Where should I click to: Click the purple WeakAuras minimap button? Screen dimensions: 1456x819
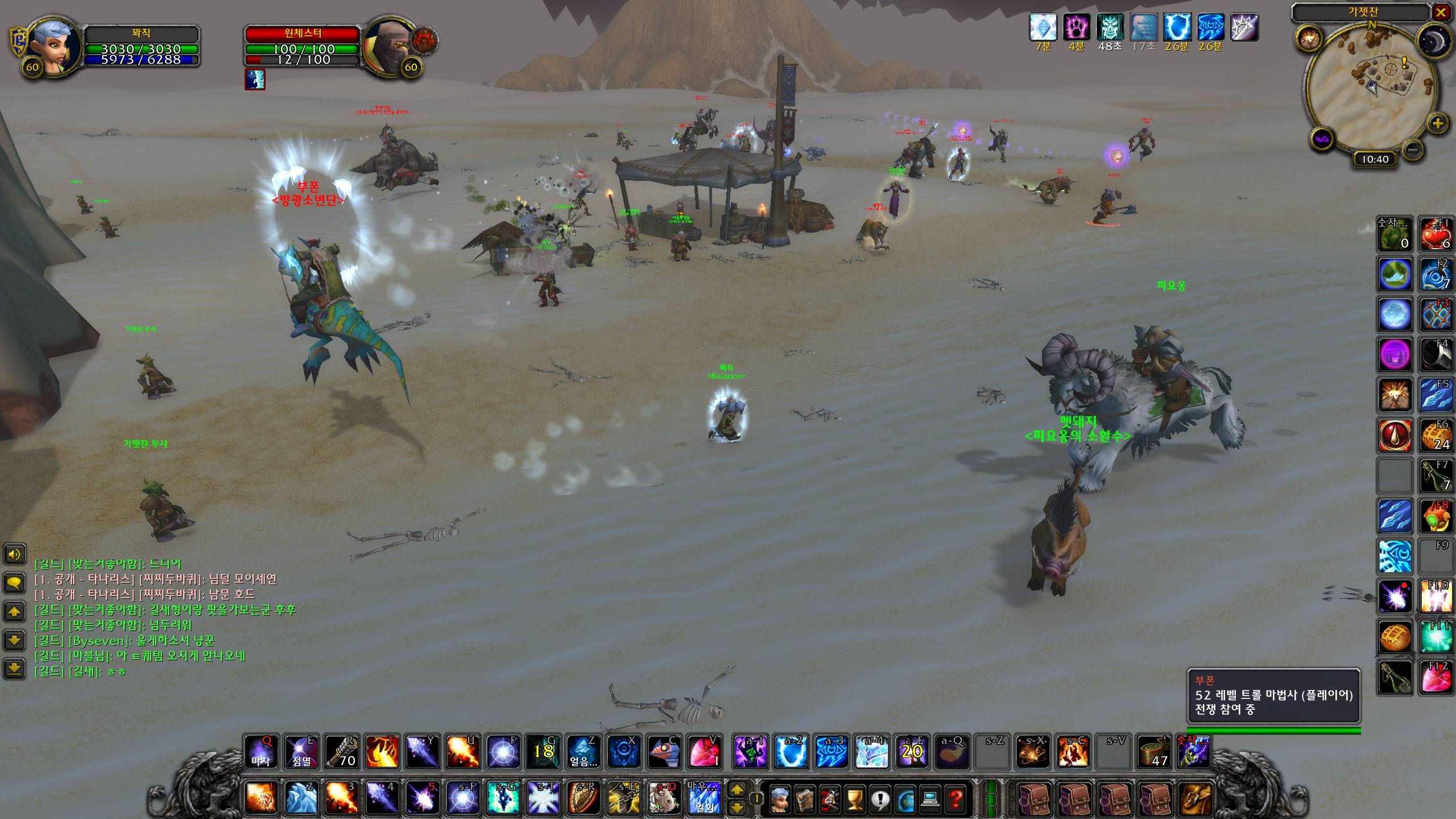click(x=1322, y=139)
